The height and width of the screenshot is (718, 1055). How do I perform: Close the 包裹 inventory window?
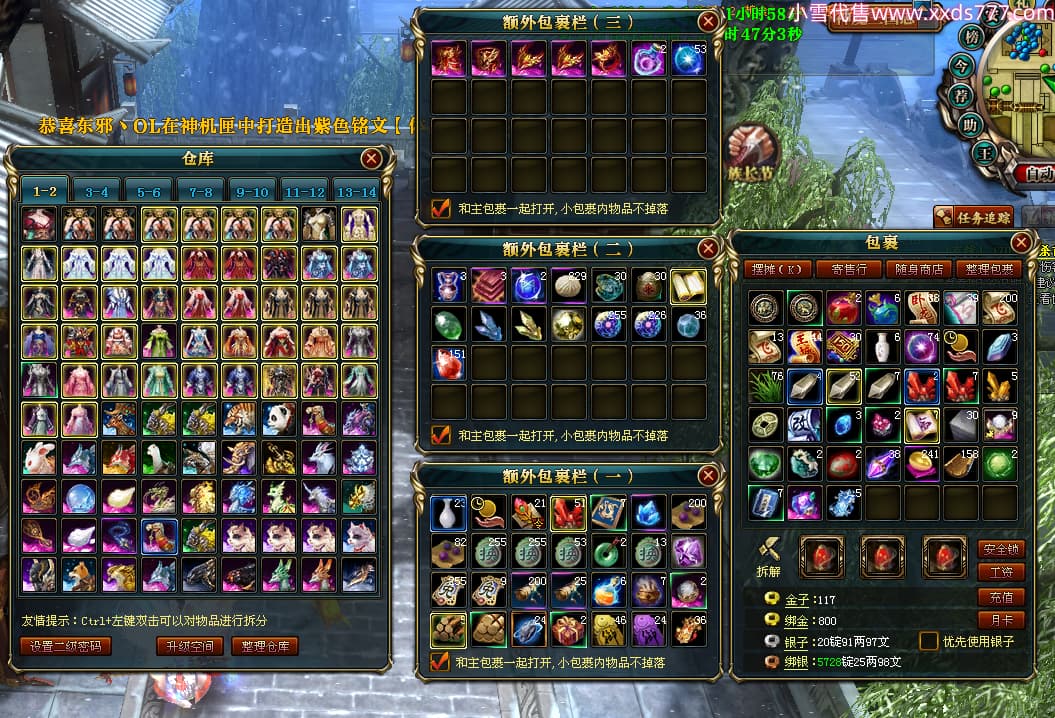1021,242
